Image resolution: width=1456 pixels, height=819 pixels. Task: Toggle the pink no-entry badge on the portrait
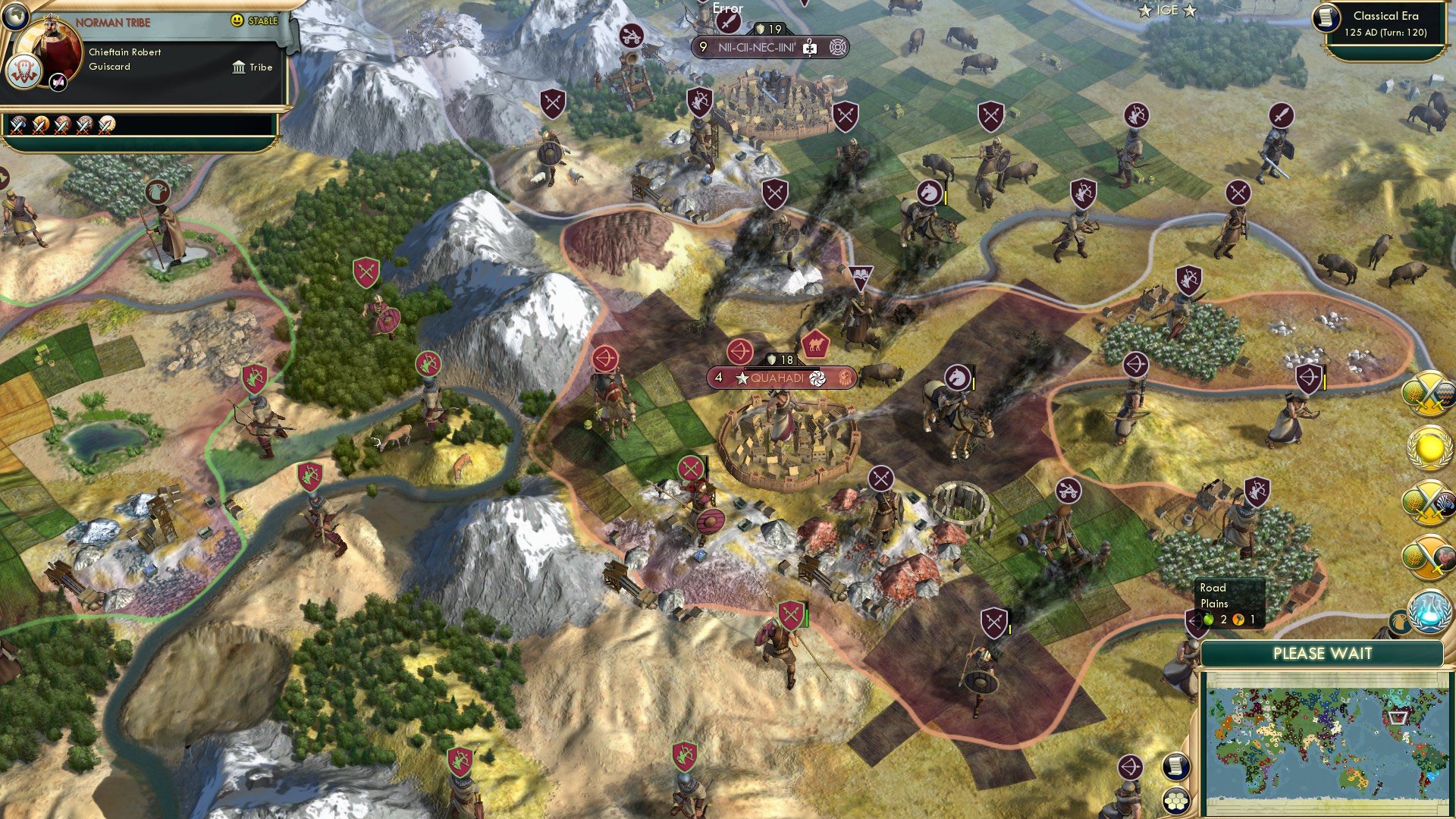58,82
